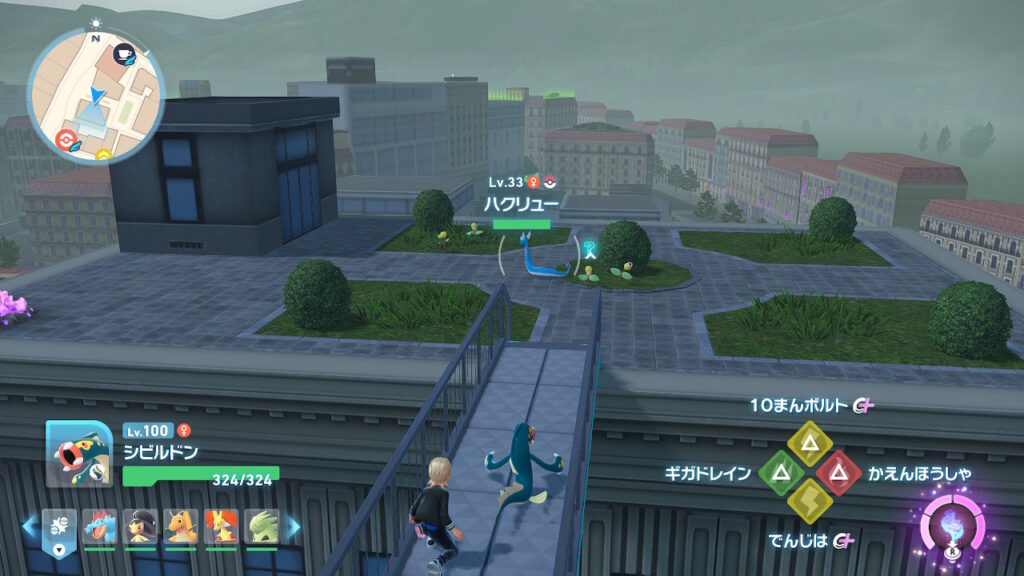Image resolution: width=1024 pixels, height=576 pixels.
Task: Switch to the Mawile party slot
Action: 139,527
